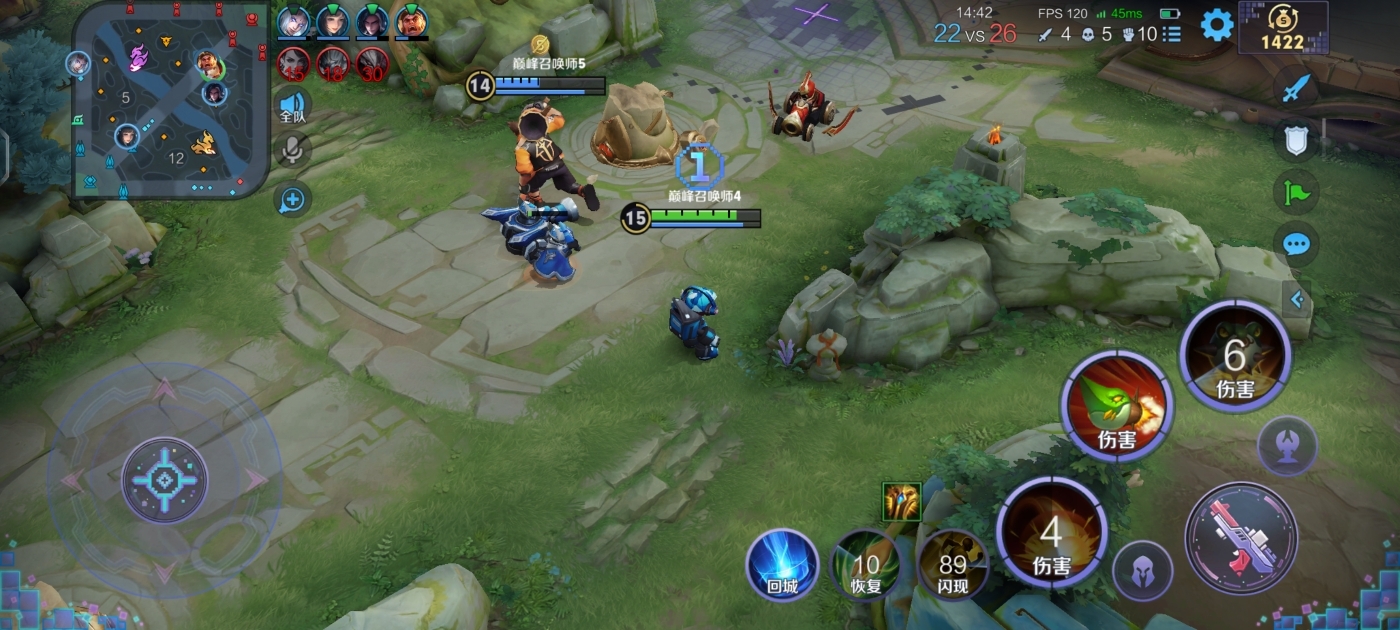This screenshot has height=630, width=1400.
Task: Tap the target-hero helmet button
Action: 1143,571
